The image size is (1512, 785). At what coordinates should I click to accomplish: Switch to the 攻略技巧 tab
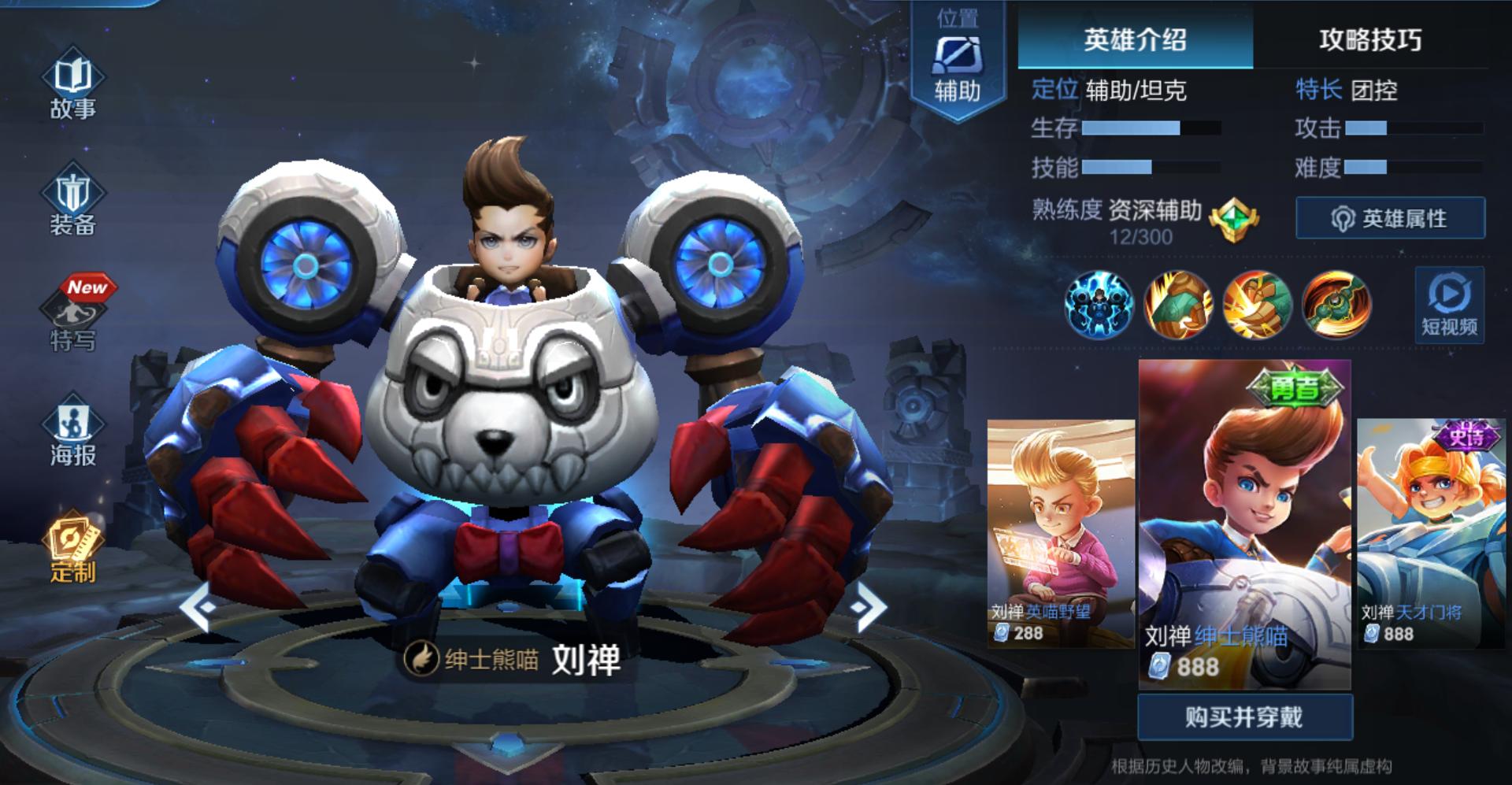(x=1370, y=39)
